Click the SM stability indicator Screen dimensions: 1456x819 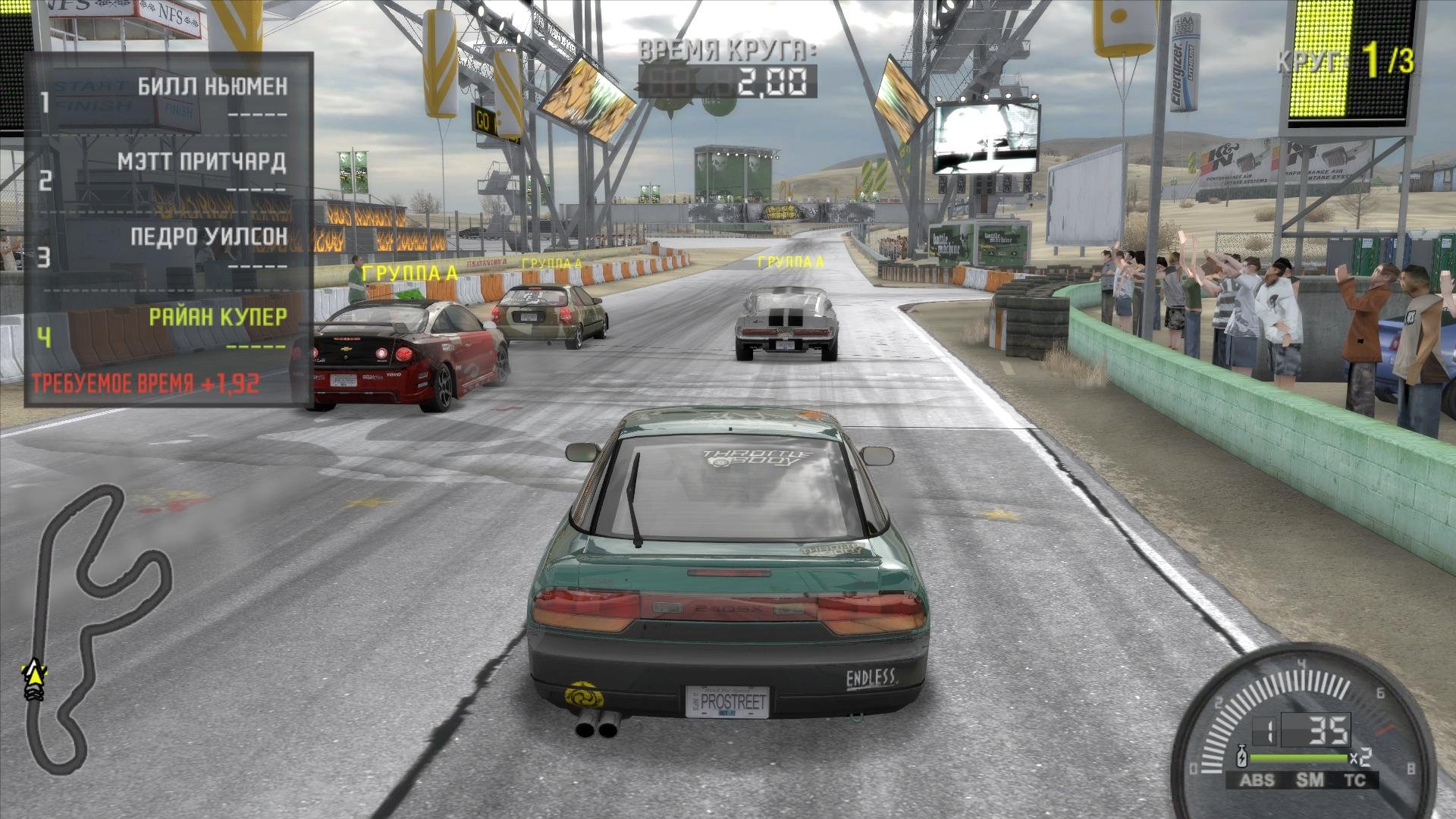point(1309,780)
